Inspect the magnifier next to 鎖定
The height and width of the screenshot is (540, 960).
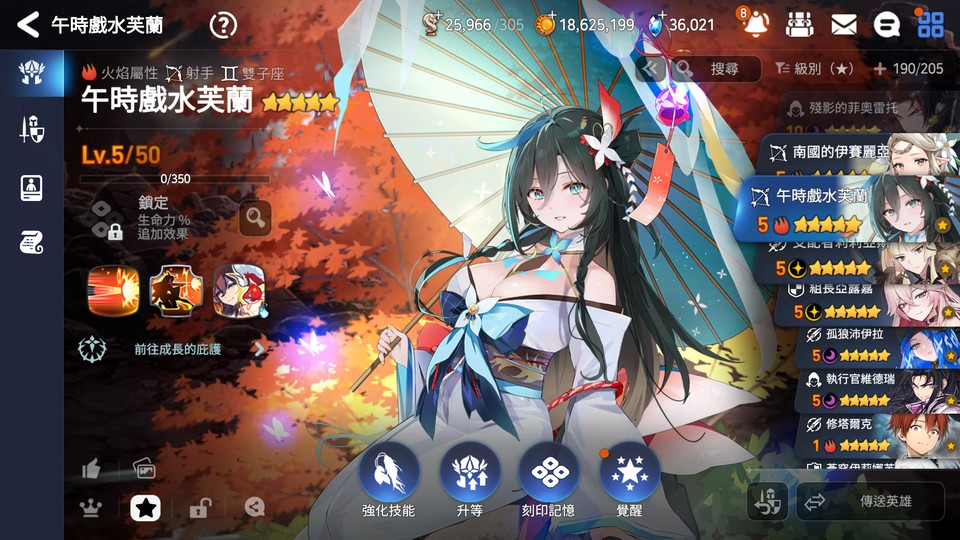pyautogui.click(x=255, y=217)
